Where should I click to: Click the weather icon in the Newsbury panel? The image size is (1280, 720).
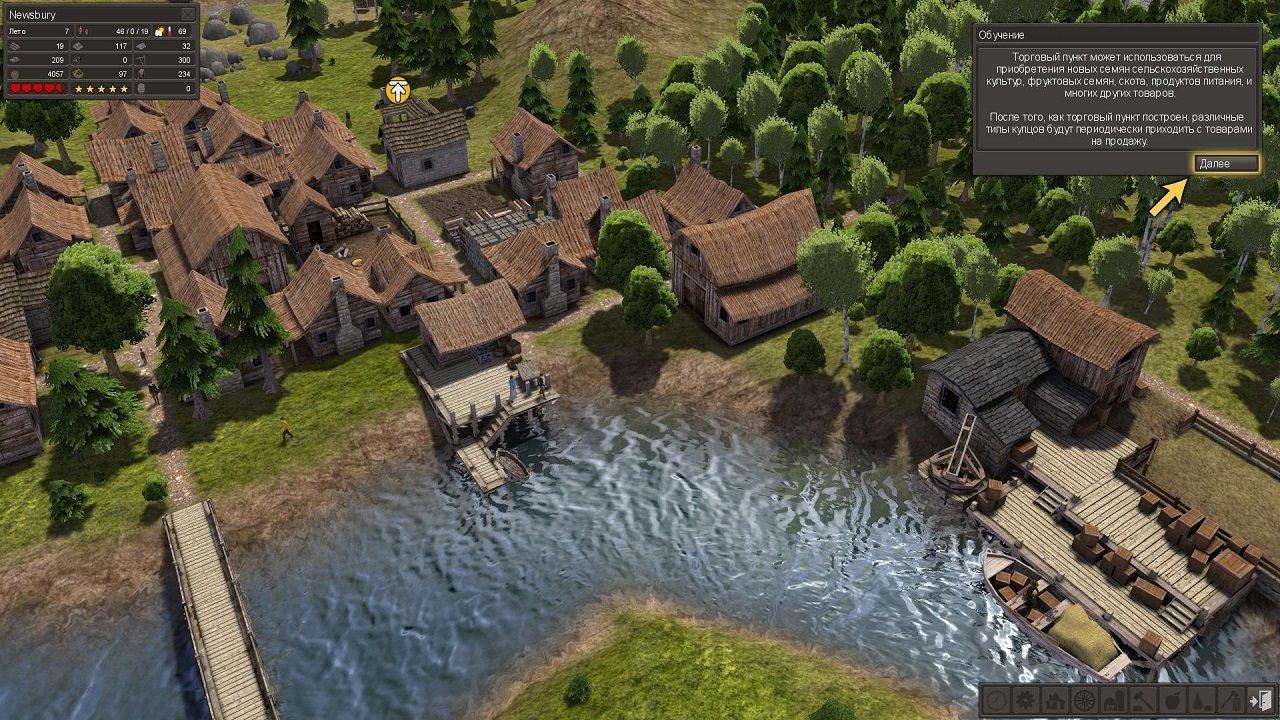coord(159,31)
